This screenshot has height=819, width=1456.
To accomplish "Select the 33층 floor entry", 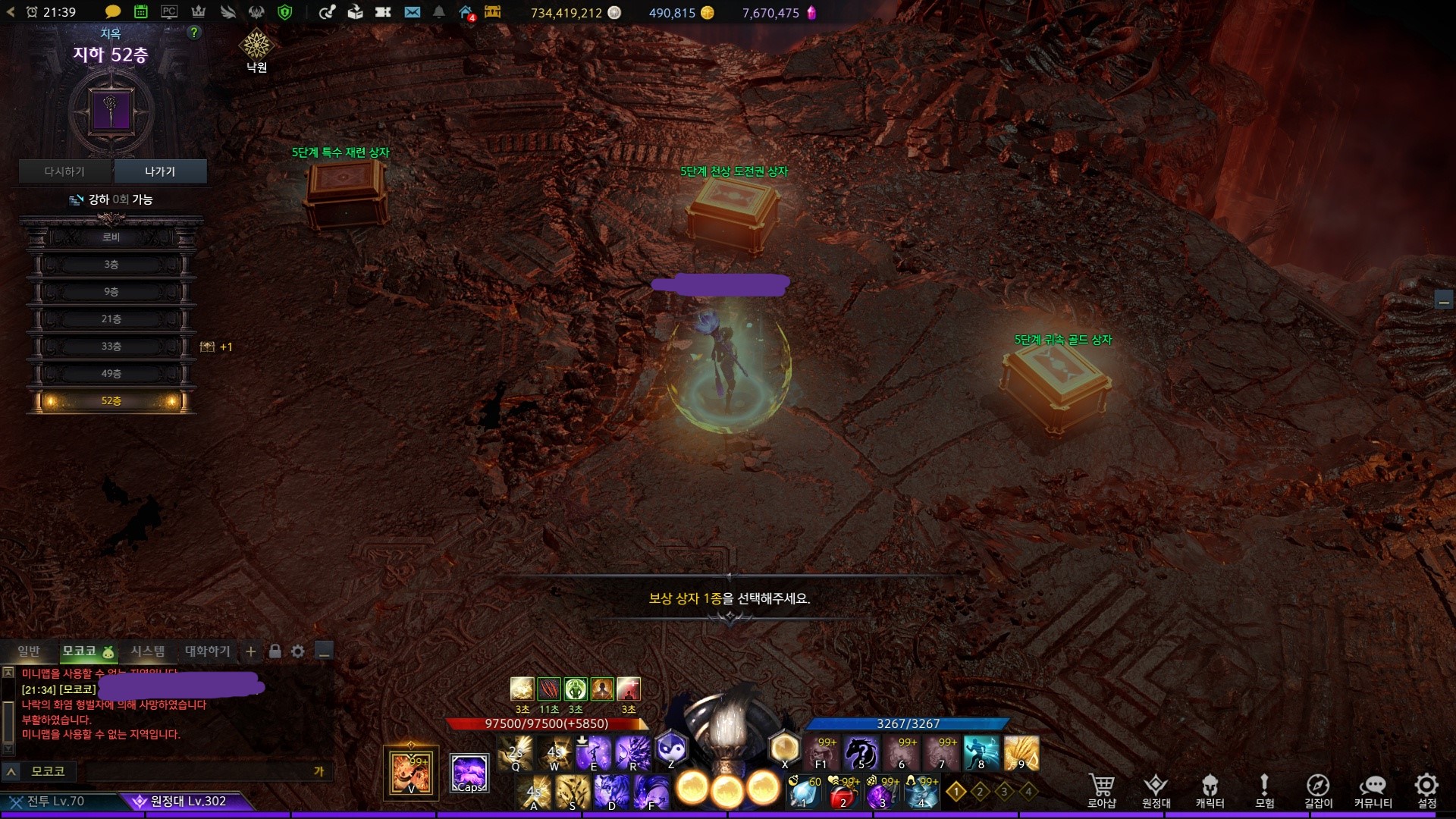I will 111,347.
